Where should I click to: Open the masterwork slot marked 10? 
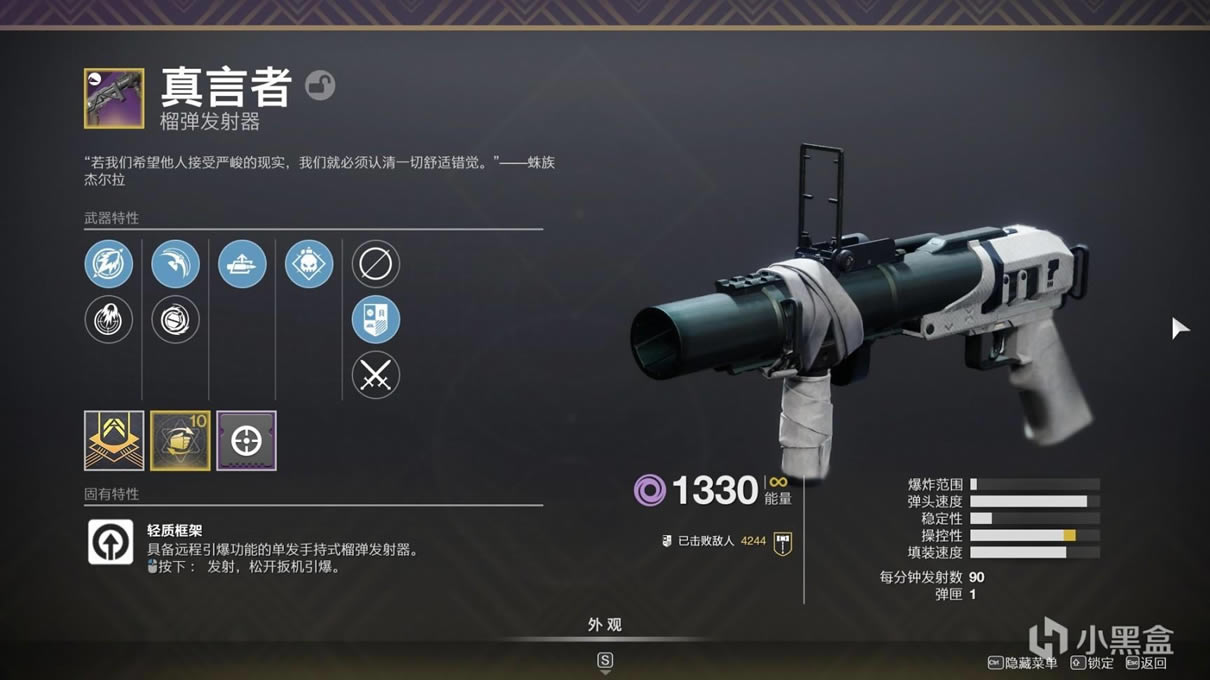[x=180, y=440]
